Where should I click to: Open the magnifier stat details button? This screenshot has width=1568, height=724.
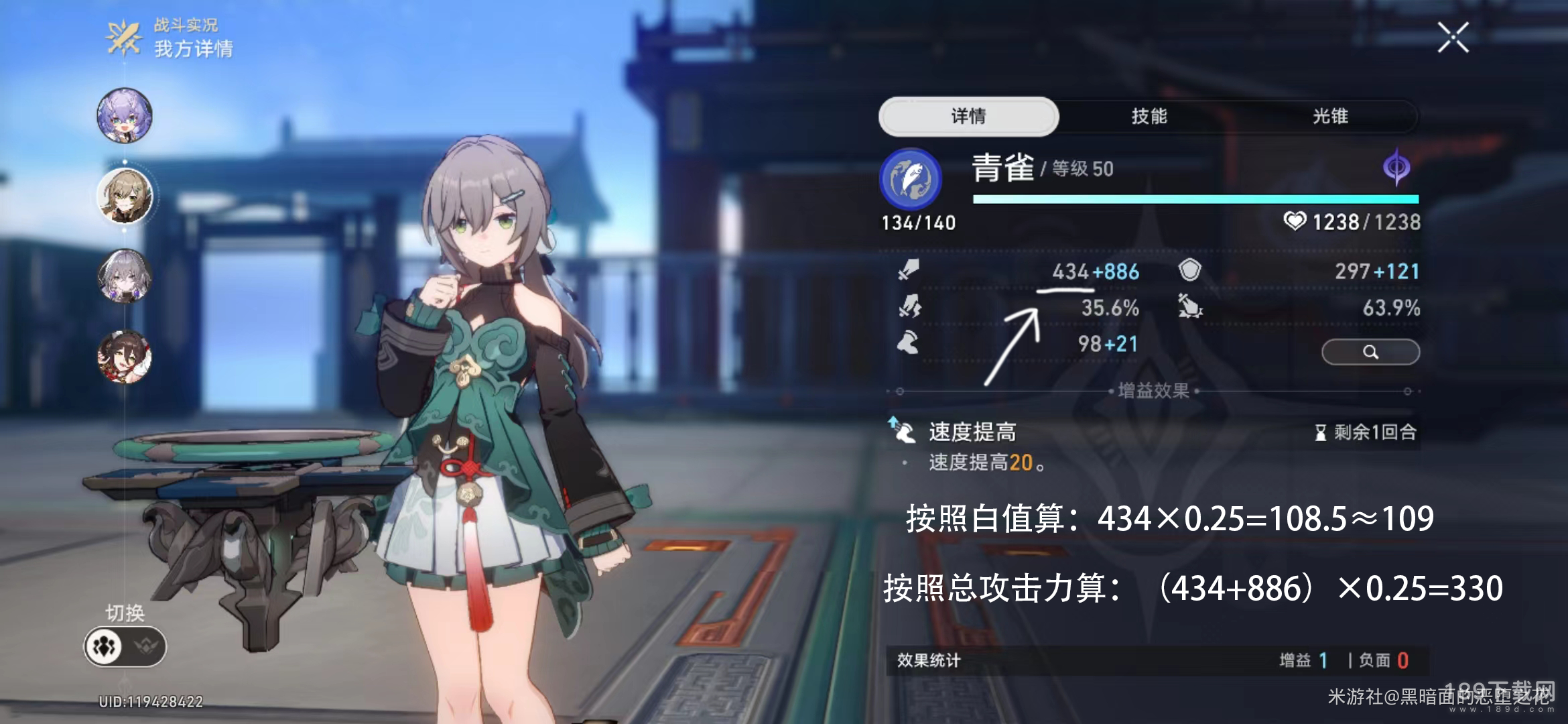coord(1370,352)
